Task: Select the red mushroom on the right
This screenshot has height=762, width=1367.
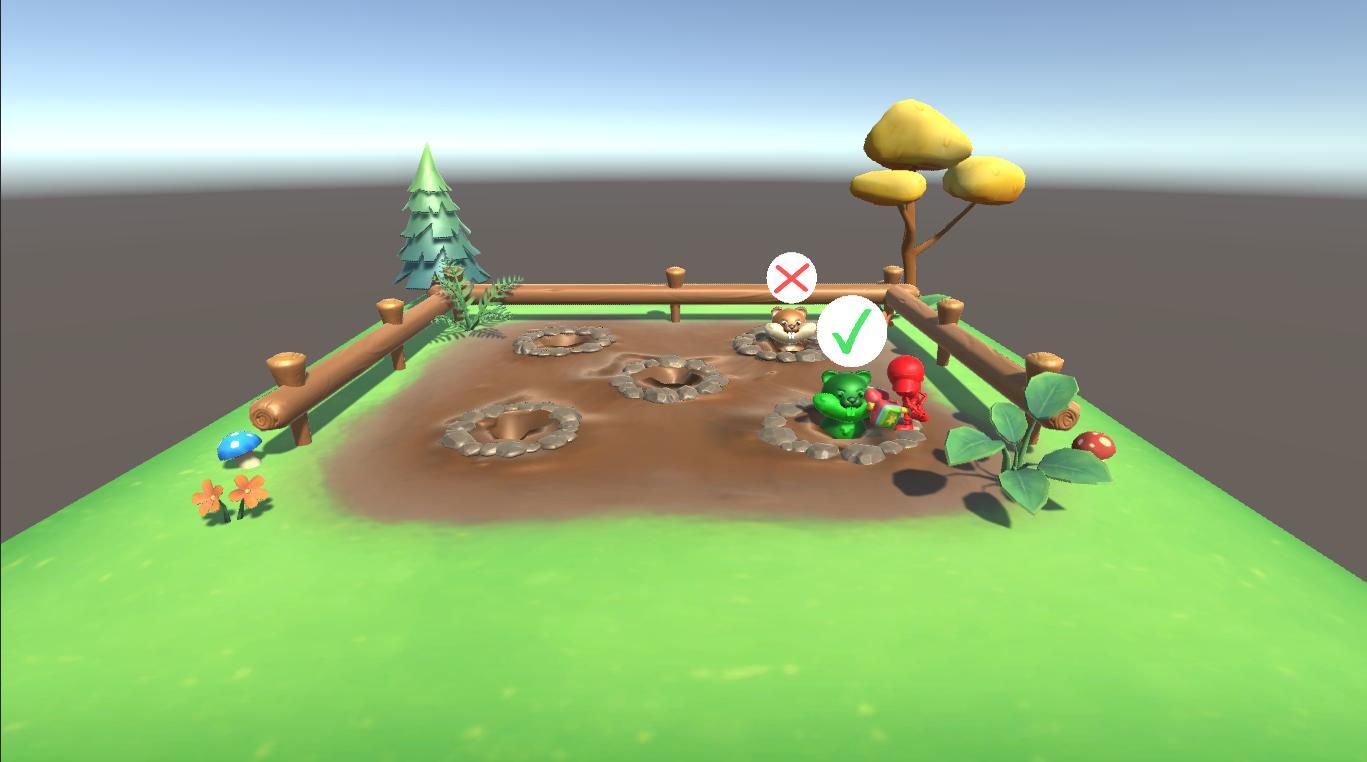Action: click(1095, 446)
